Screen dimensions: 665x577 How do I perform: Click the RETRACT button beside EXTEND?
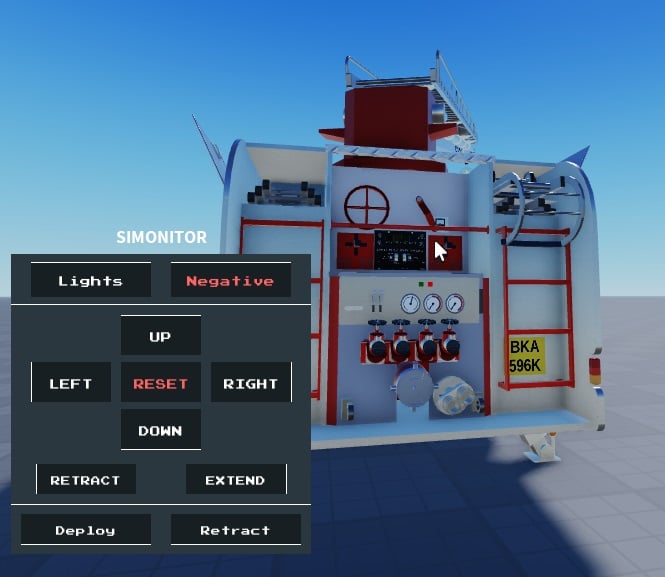(85, 480)
